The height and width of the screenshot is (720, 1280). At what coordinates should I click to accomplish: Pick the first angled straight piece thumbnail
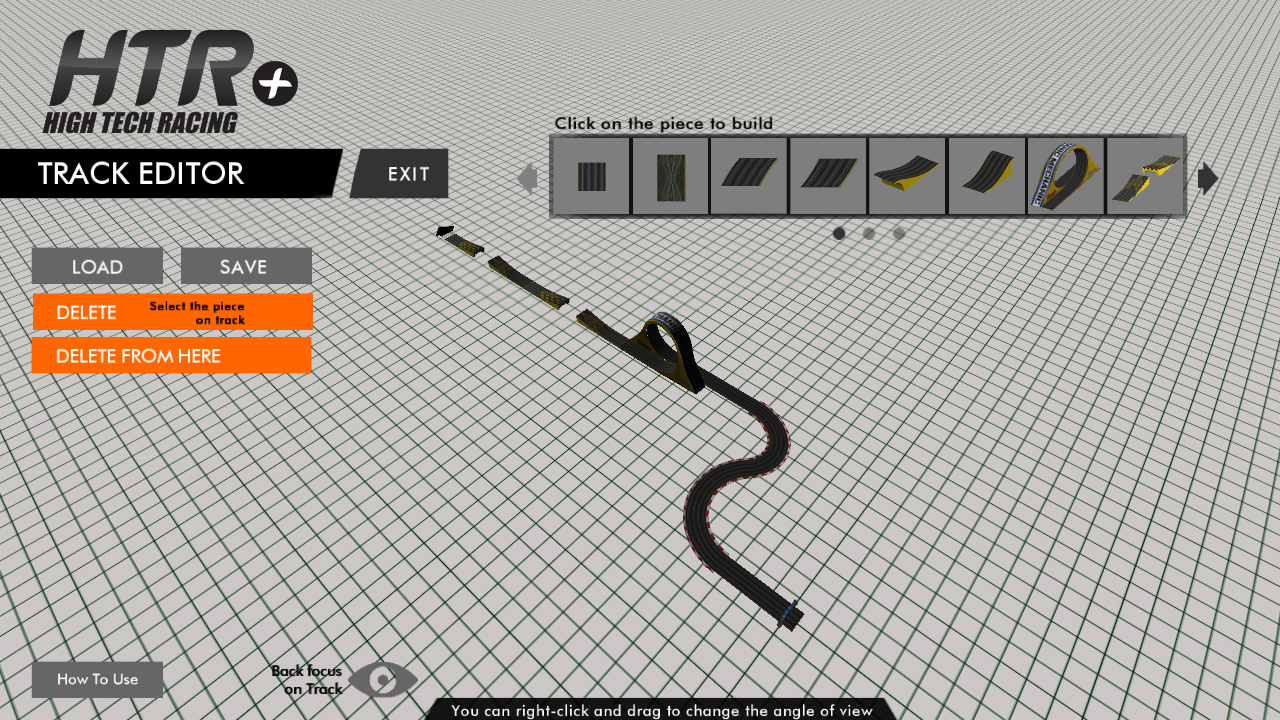coord(748,176)
